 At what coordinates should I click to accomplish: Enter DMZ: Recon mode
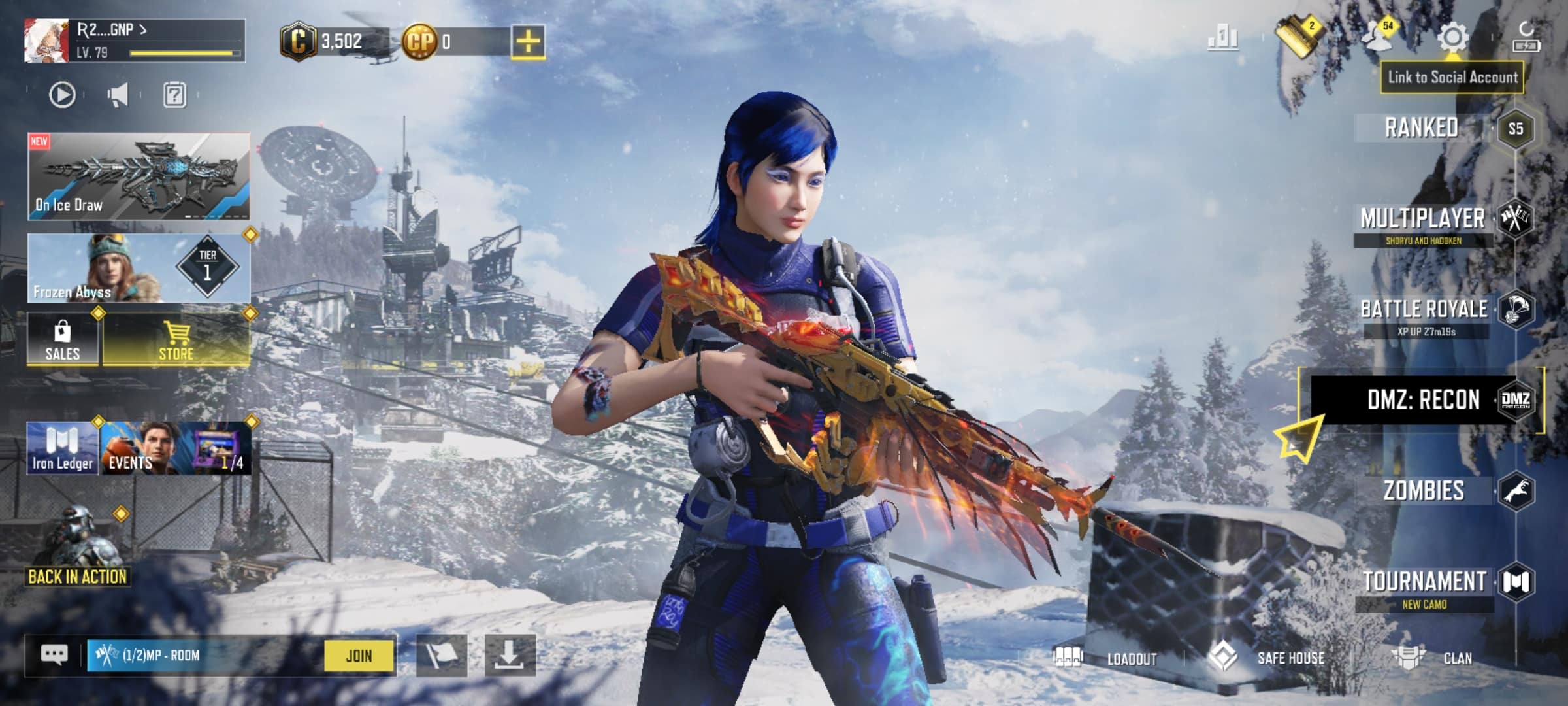coord(1423,399)
